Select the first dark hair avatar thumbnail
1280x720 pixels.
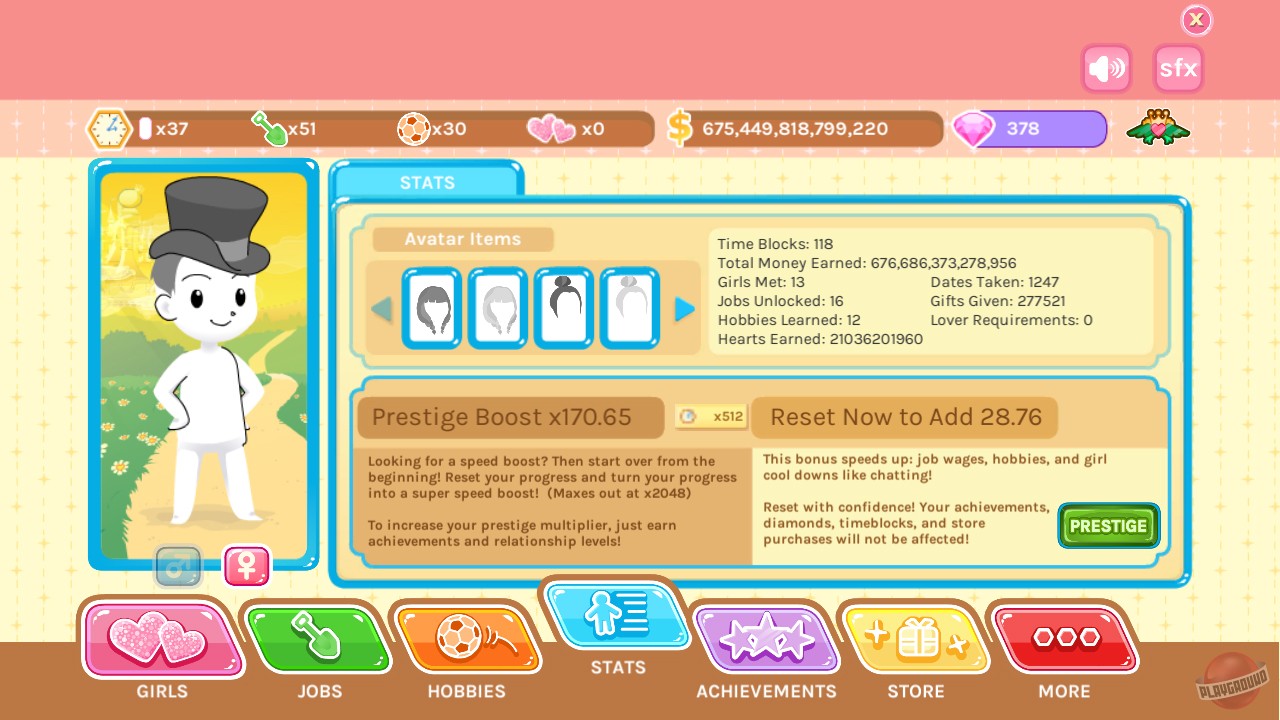click(x=432, y=307)
